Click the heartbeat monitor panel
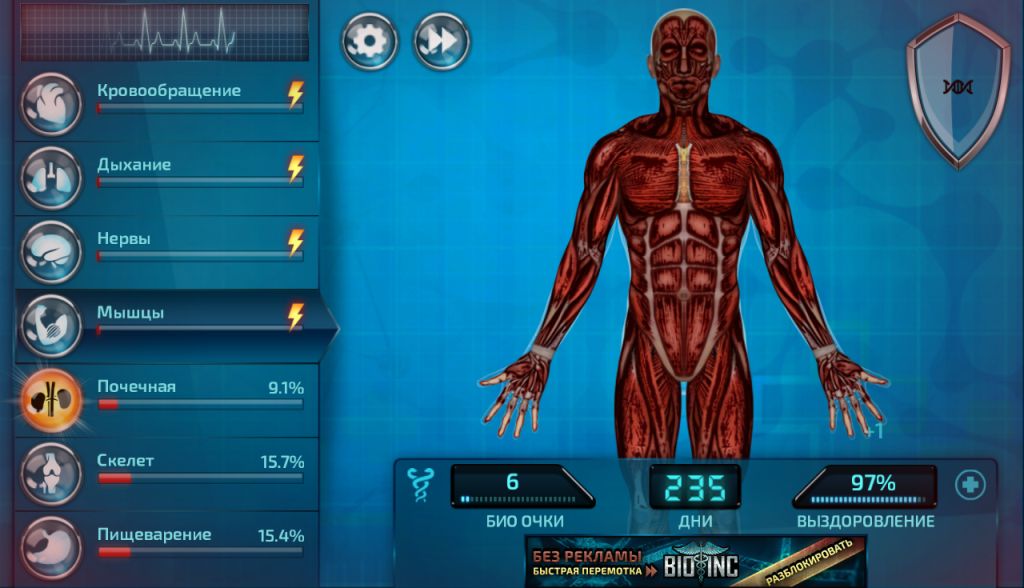 (x=165, y=33)
